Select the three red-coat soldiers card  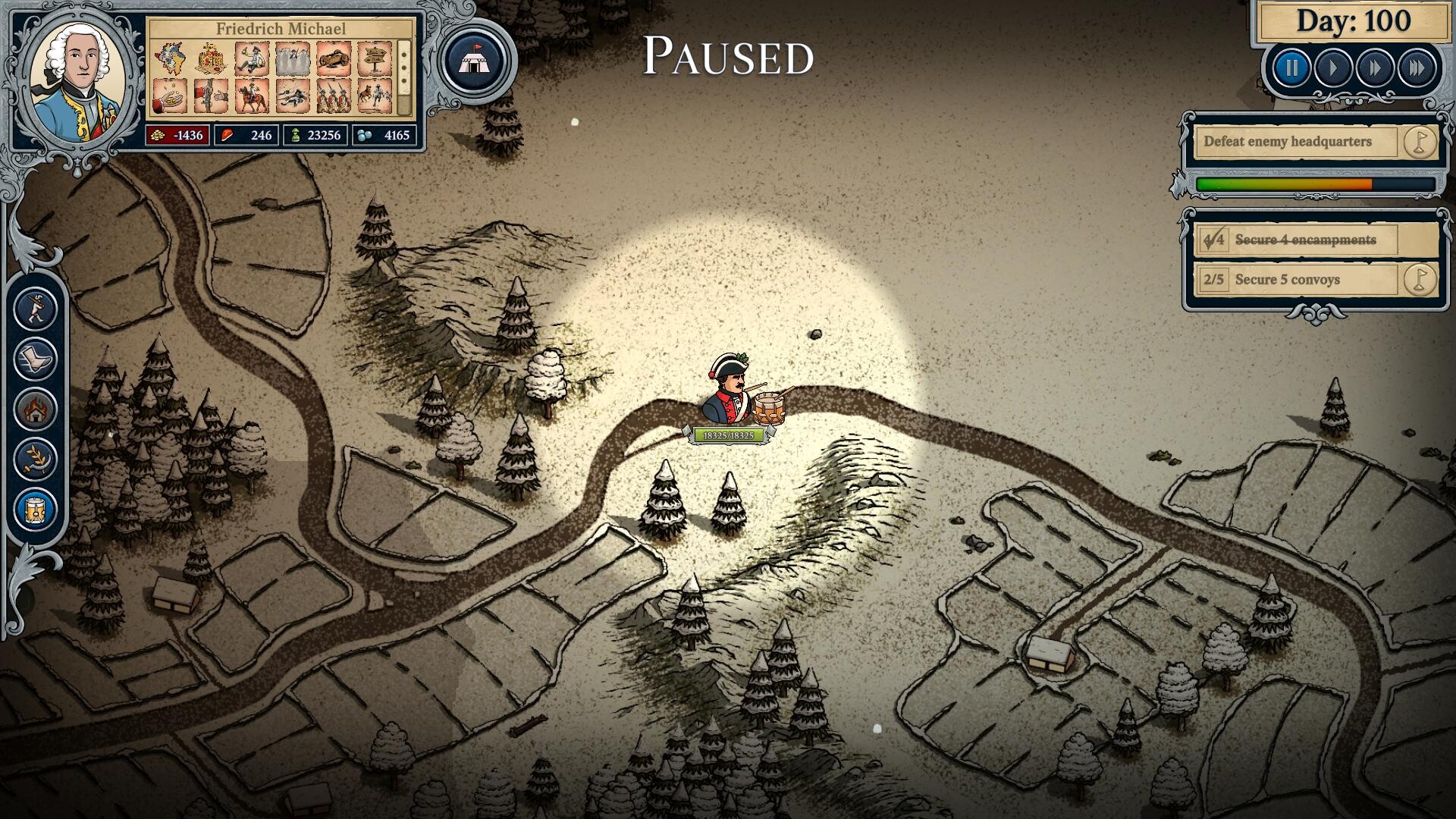[333, 98]
